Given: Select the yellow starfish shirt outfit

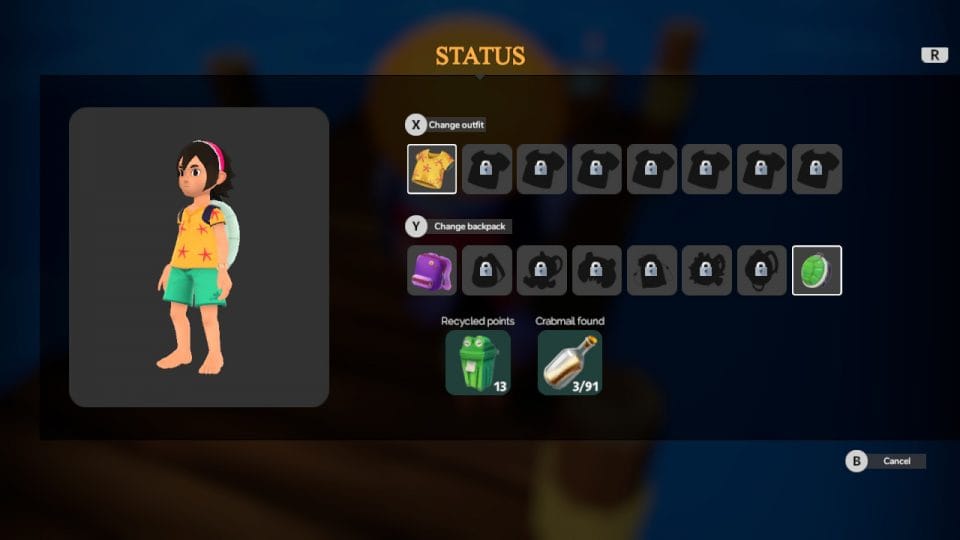Looking at the screenshot, I should (x=432, y=169).
